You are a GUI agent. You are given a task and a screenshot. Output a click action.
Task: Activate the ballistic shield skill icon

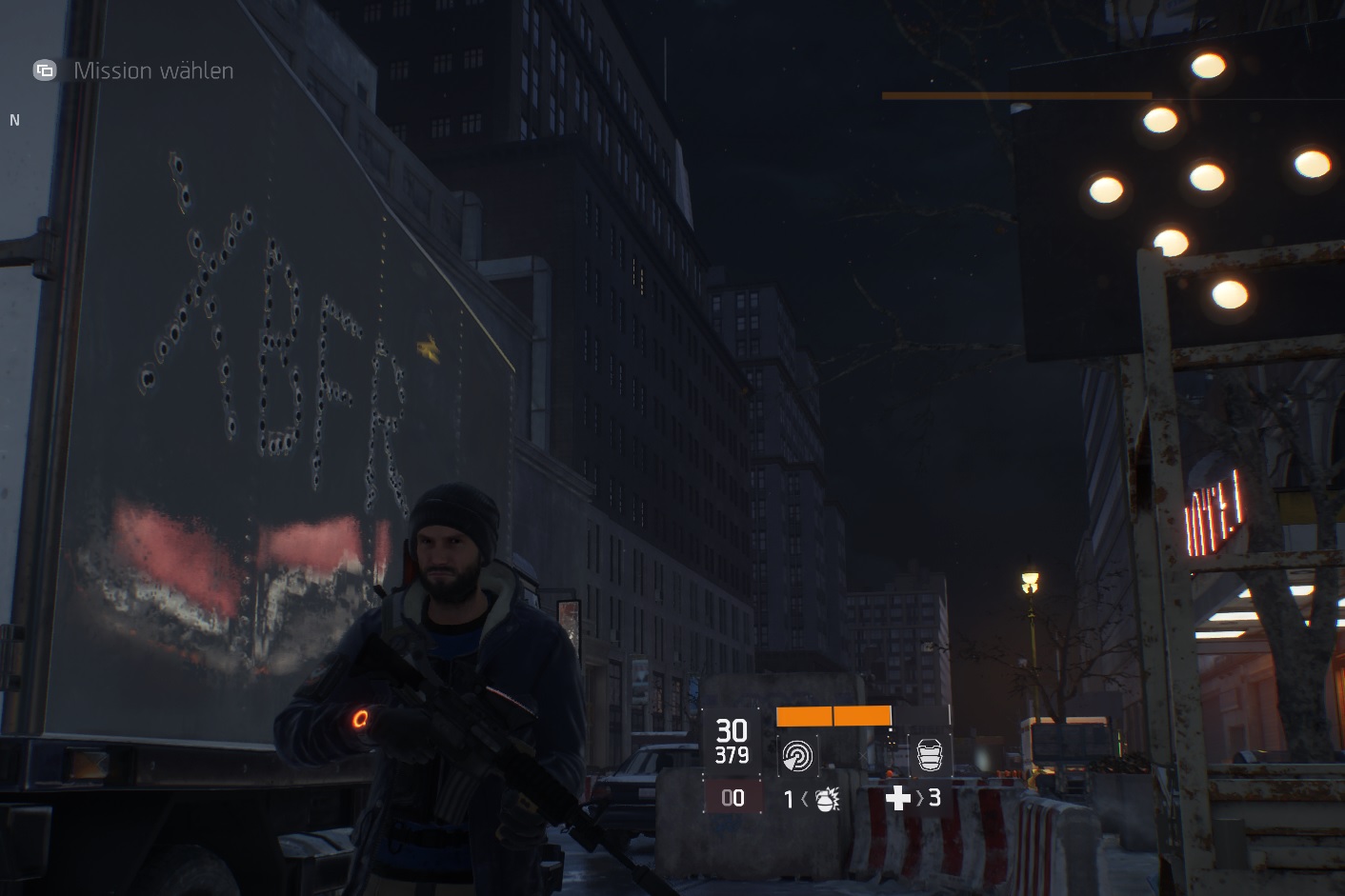pos(929,755)
